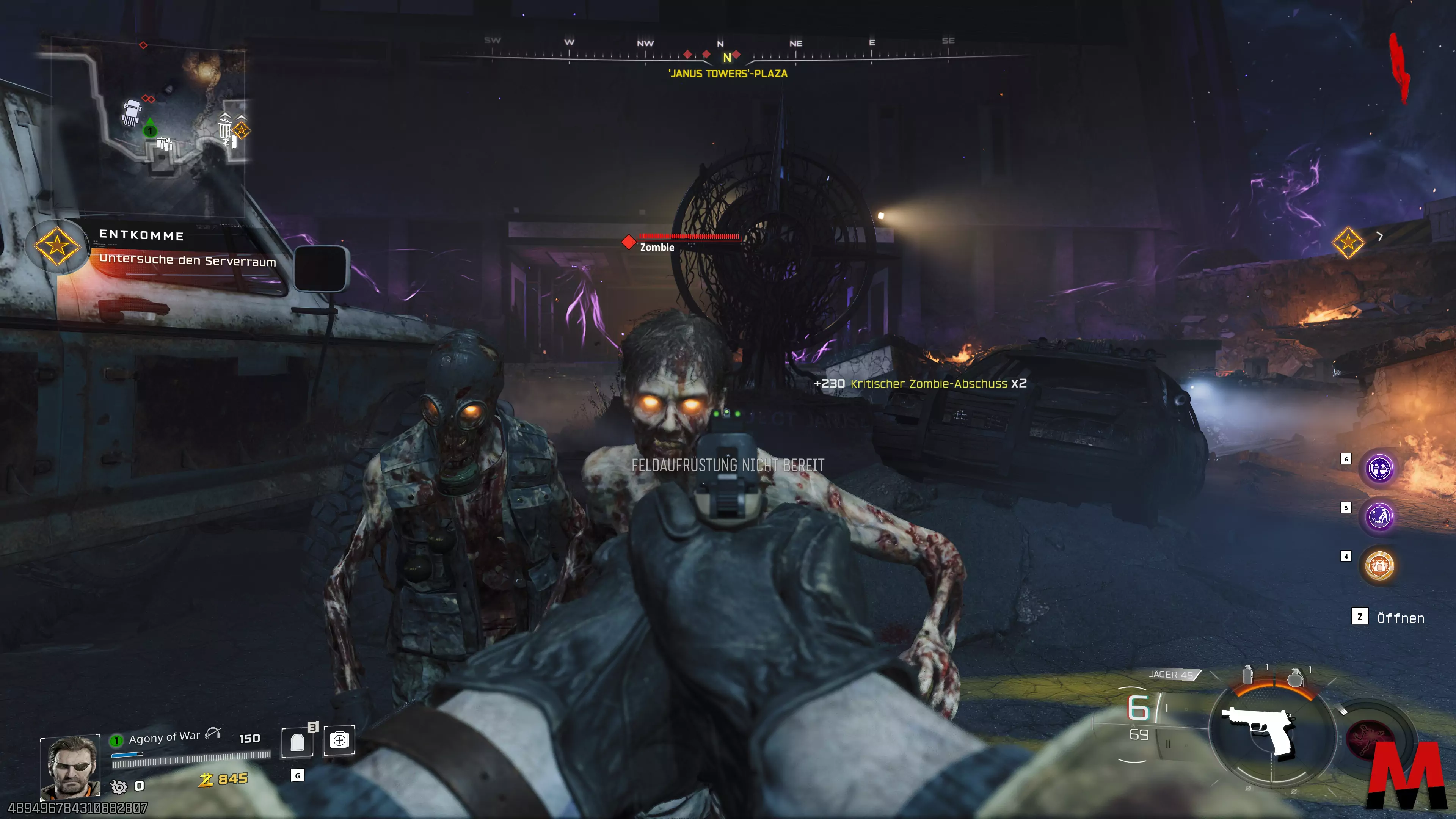The height and width of the screenshot is (819, 1456).
Task: Select the 'Untersuche den Serverraum' objective tracker
Action: [x=187, y=260]
